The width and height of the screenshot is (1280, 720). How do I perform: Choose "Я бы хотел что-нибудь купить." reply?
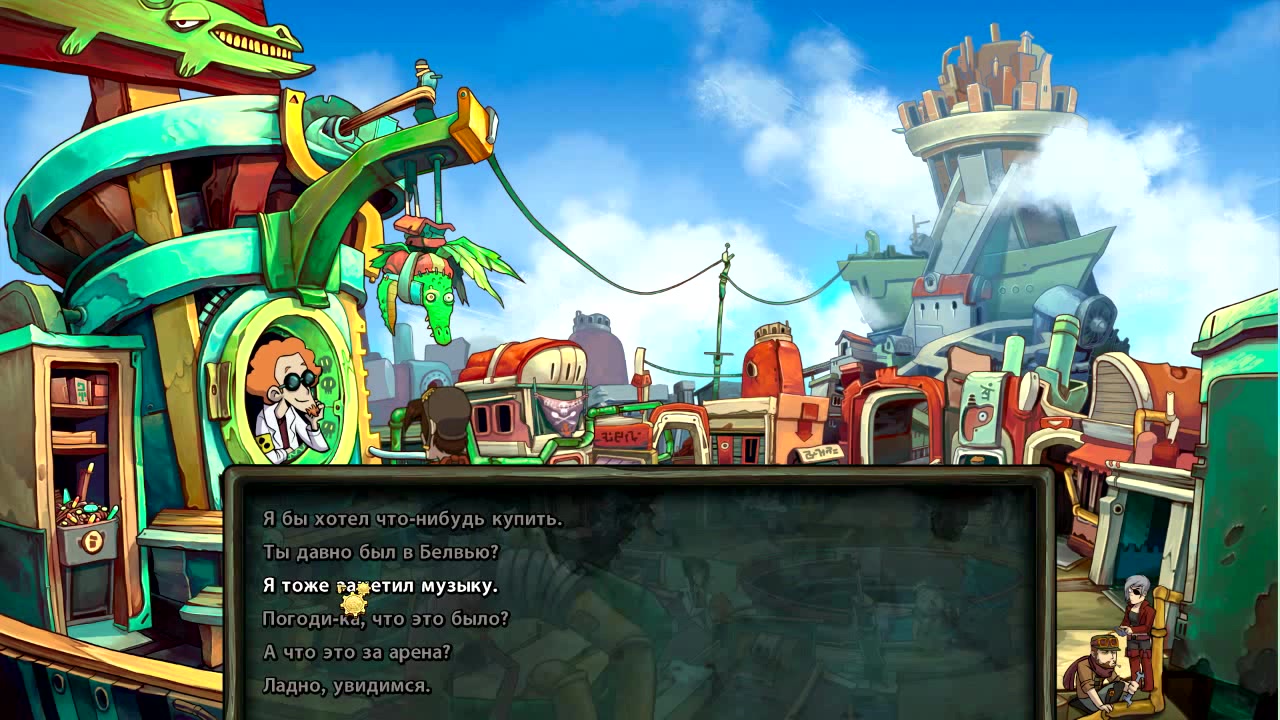412,519
